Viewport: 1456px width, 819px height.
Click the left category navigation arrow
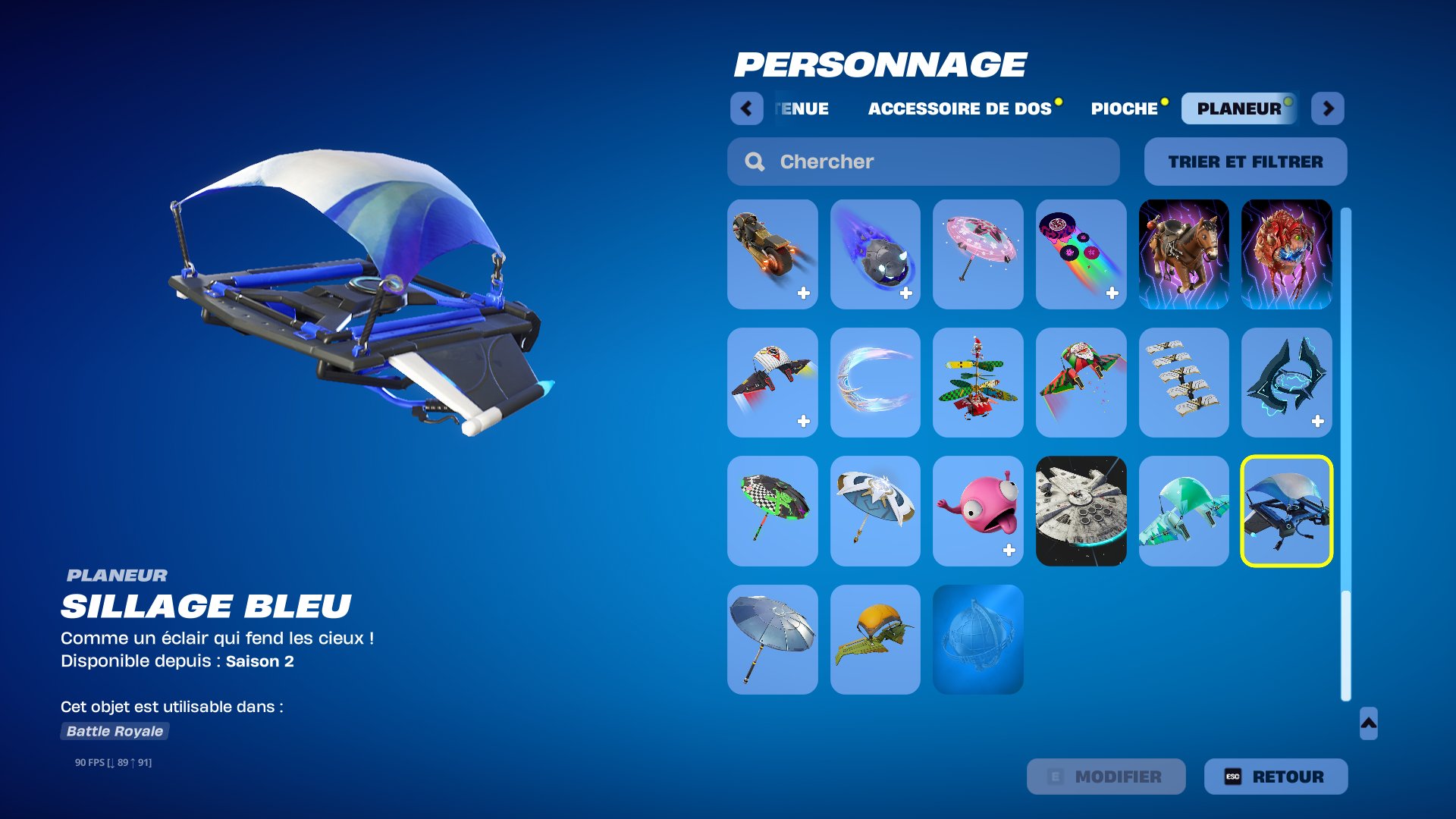tap(747, 108)
